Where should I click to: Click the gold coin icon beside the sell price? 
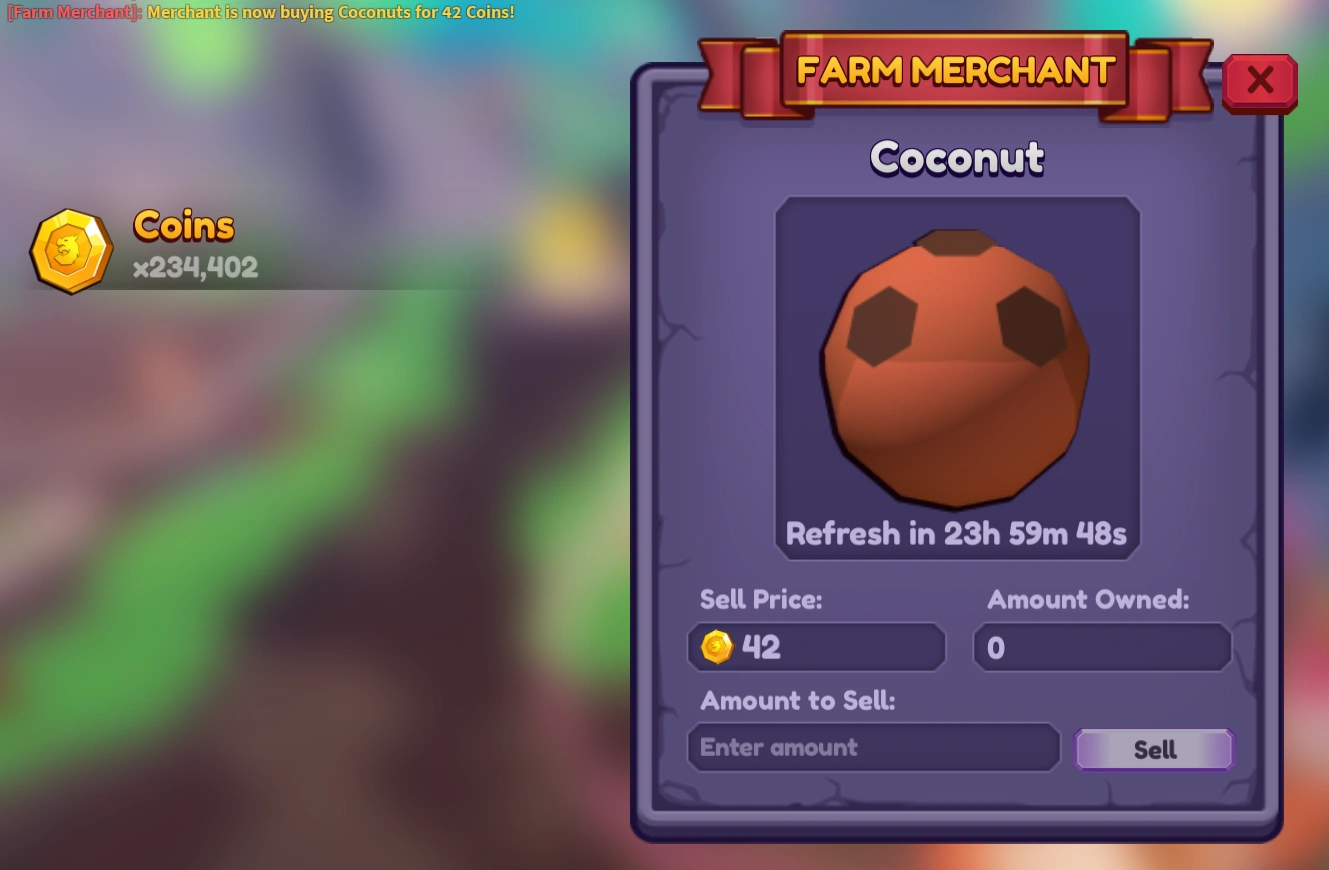click(715, 647)
